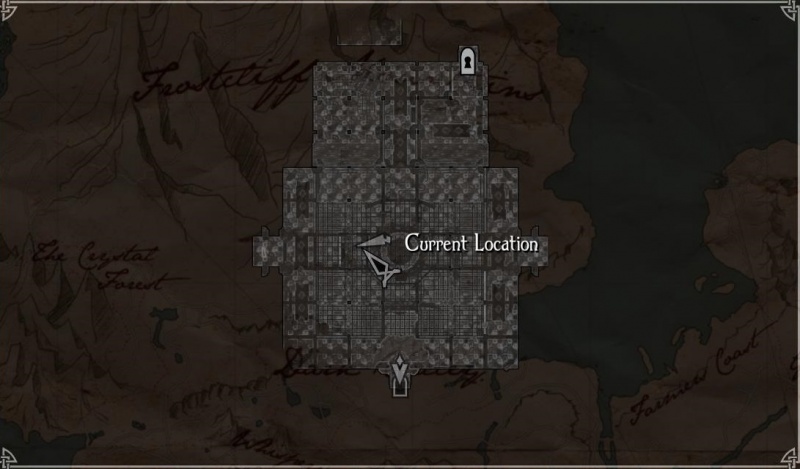
Task: Select the keyhole door marker on the map
Action: tap(467, 62)
